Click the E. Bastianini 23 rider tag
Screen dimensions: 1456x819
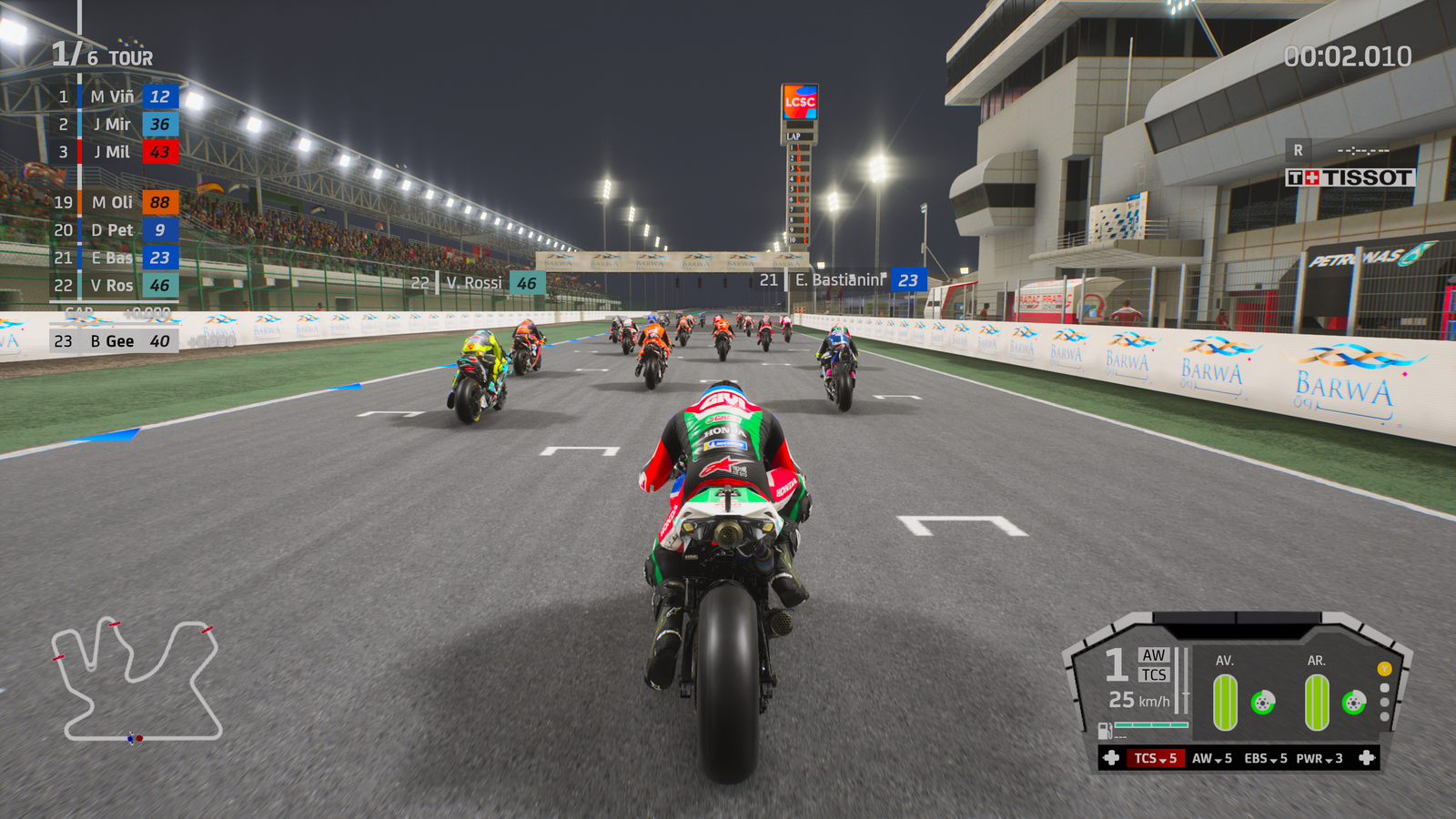pyautogui.click(x=844, y=280)
